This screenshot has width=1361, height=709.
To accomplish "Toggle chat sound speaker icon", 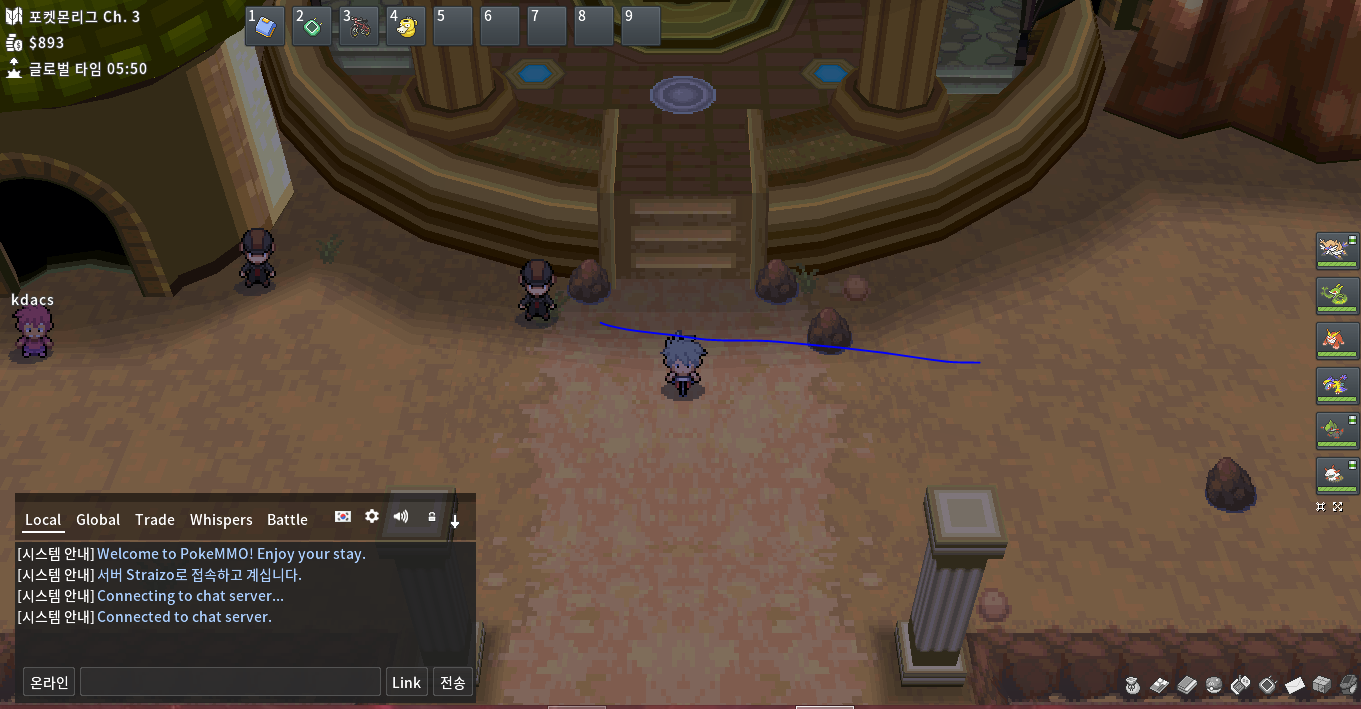I will click(401, 516).
